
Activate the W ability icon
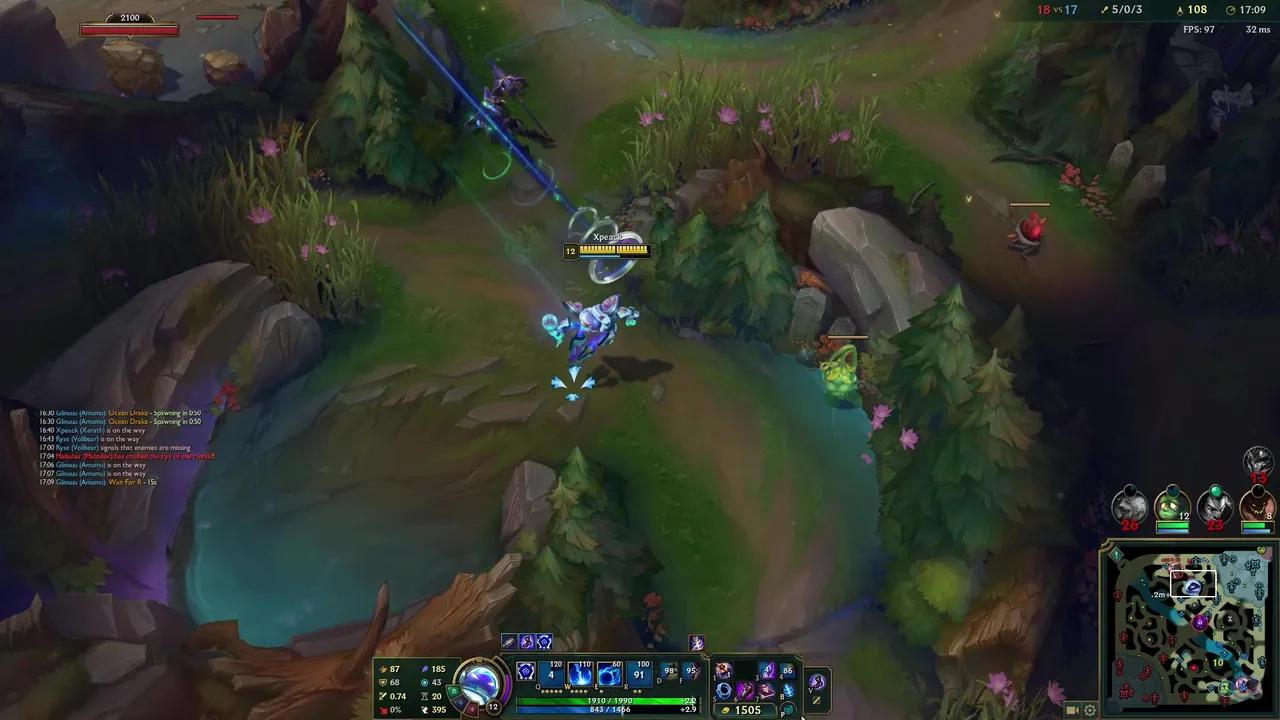[x=580, y=672]
